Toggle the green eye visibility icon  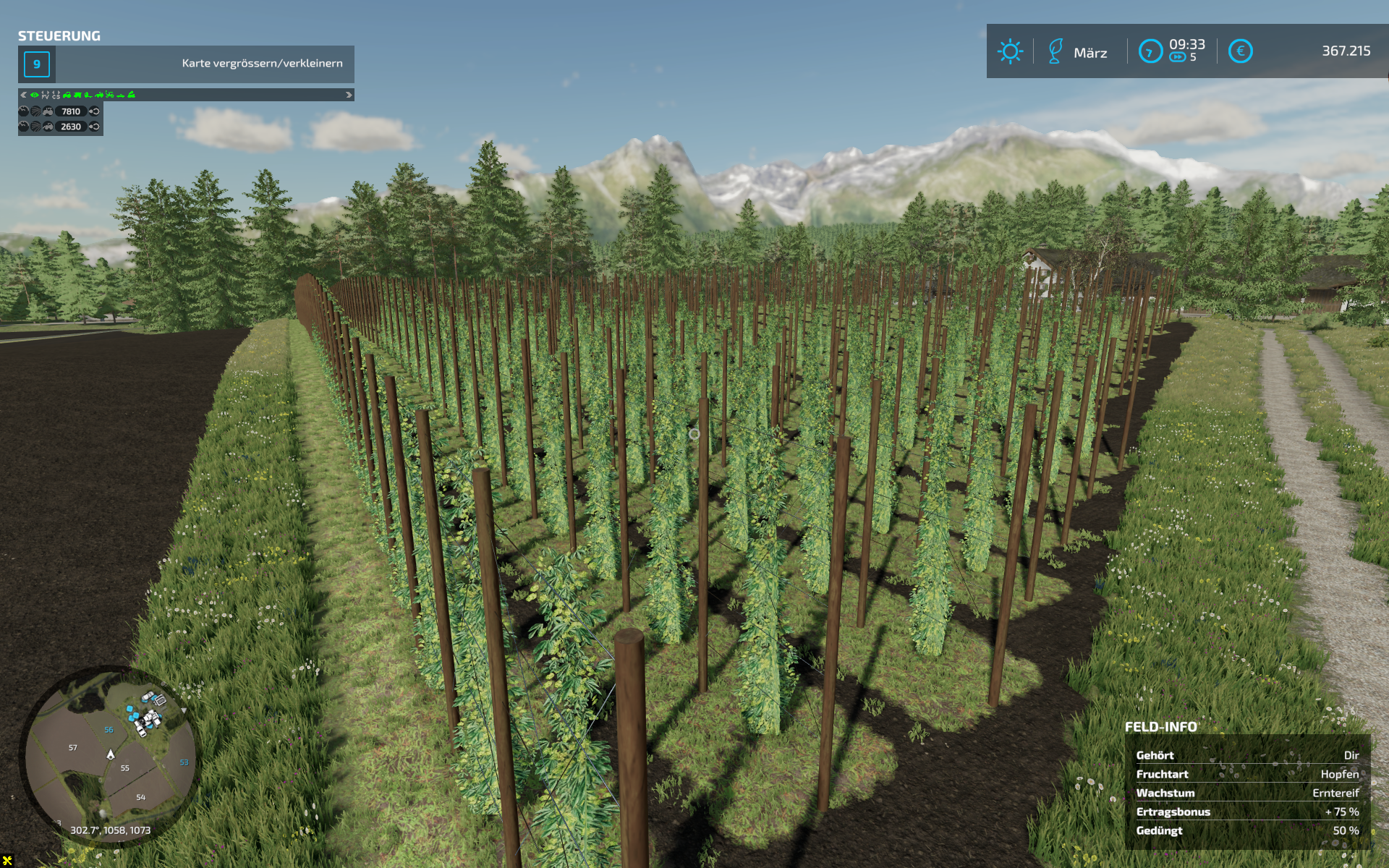click(34, 95)
